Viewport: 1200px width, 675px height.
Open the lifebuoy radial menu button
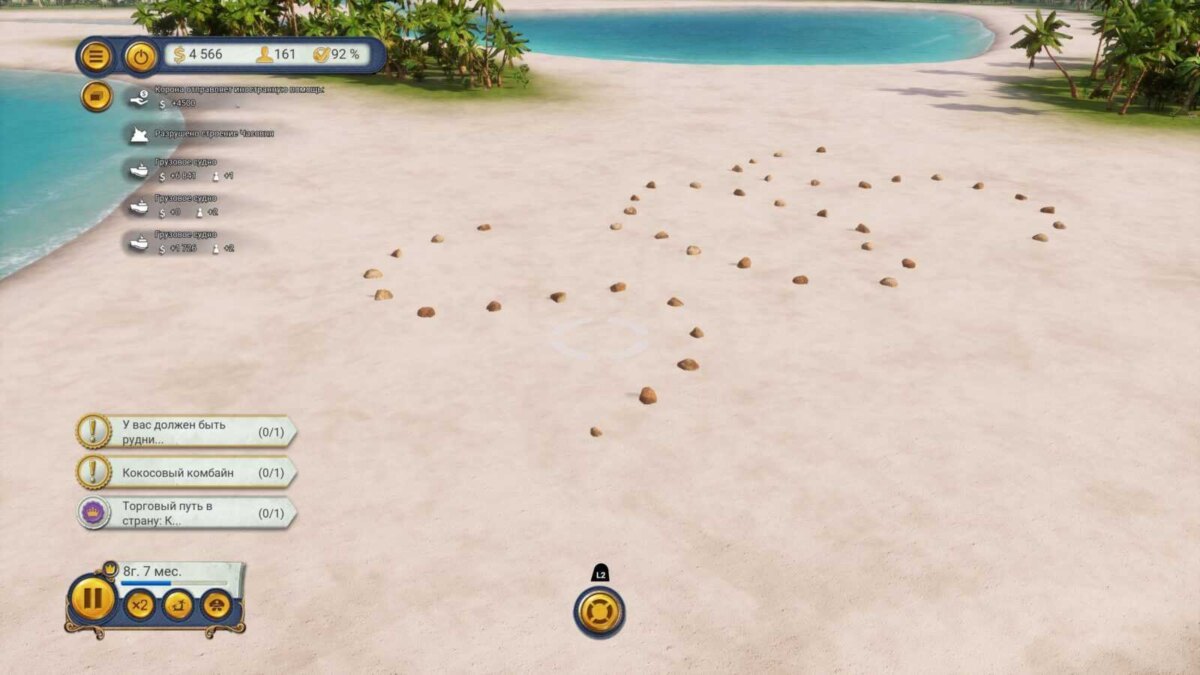point(599,611)
